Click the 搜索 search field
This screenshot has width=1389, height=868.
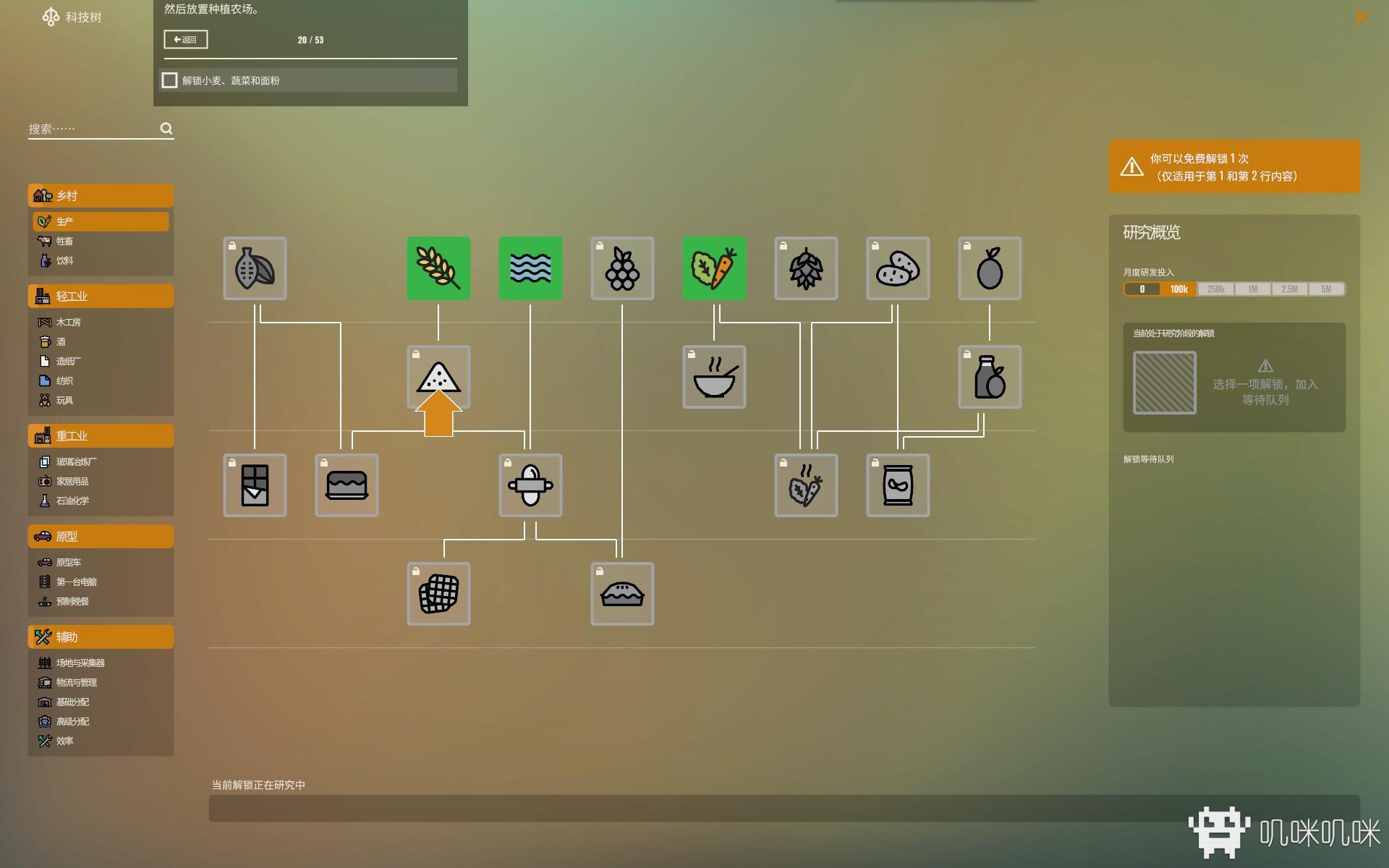[93, 129]
